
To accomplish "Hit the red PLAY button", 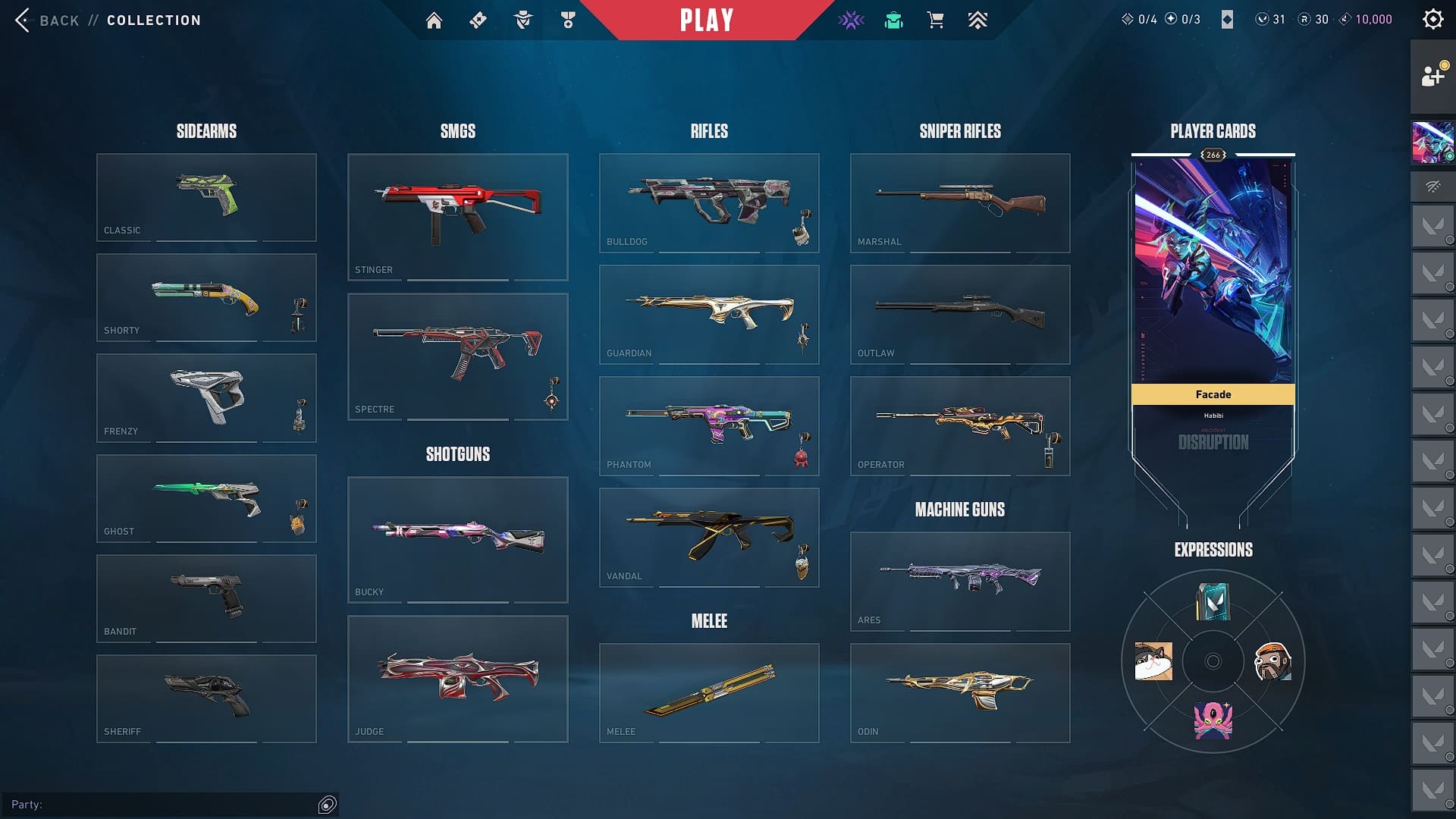I will point(707,20).
